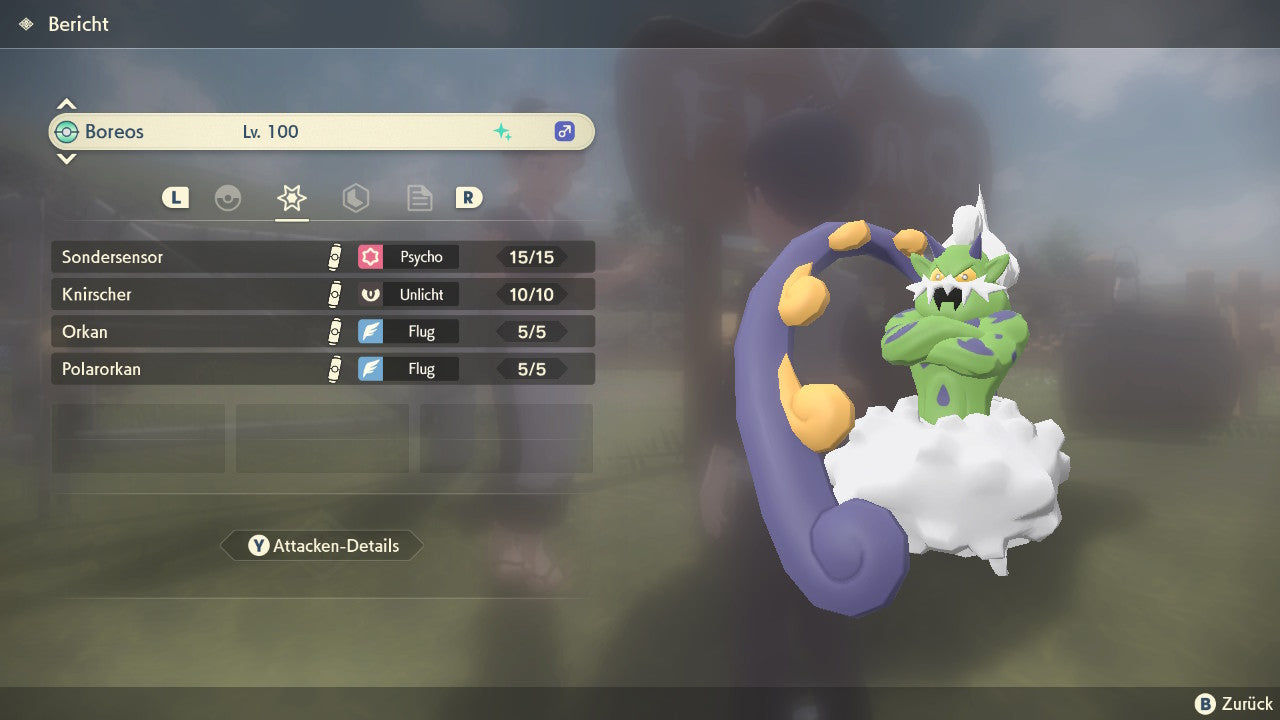Image resolution: width=1280 pixels, height=720 pixels.
Task: Open the moves tab with star icon
Action: (x=291, y=198)
